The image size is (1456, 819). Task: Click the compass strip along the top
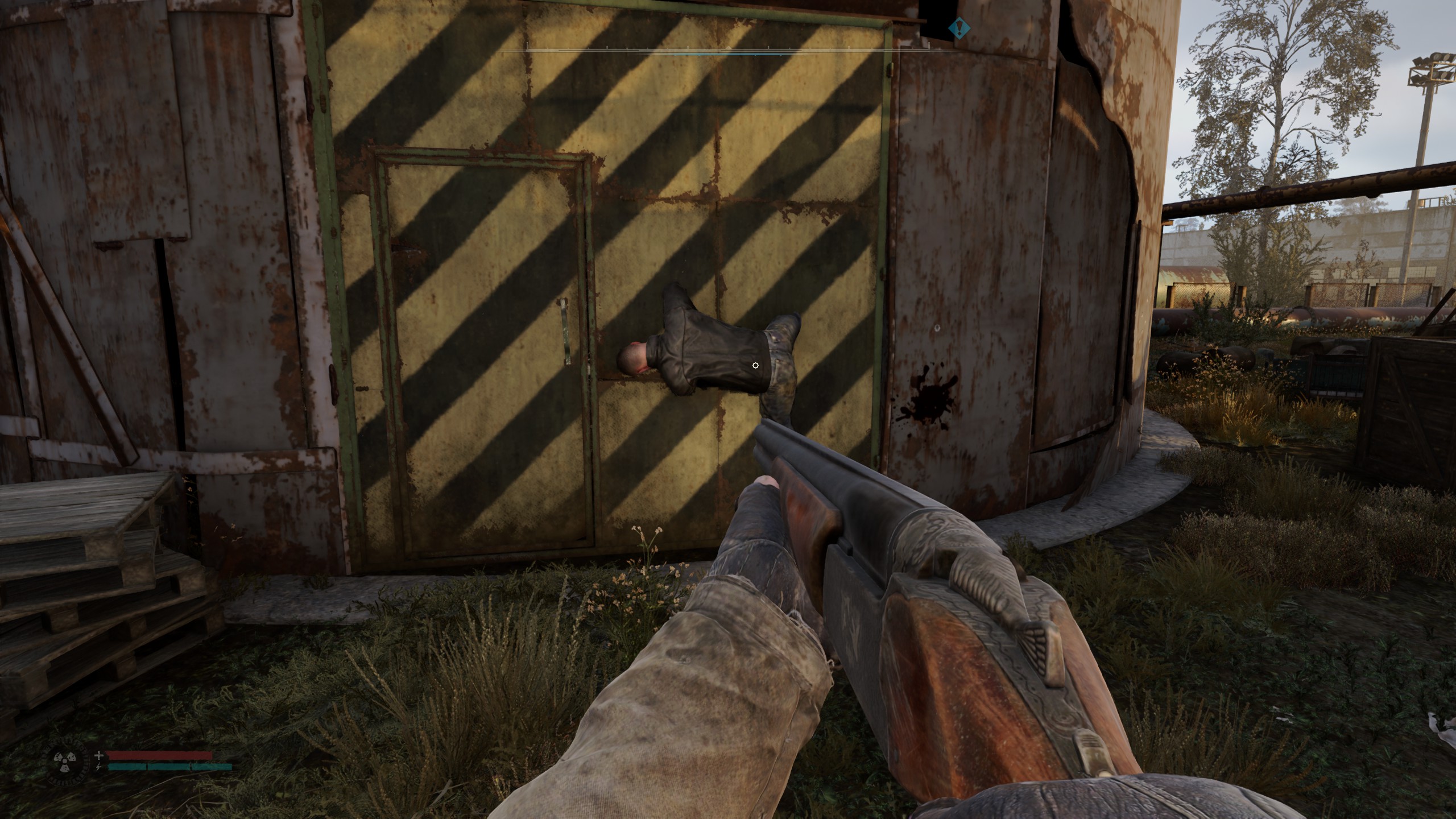pos(728,52)
